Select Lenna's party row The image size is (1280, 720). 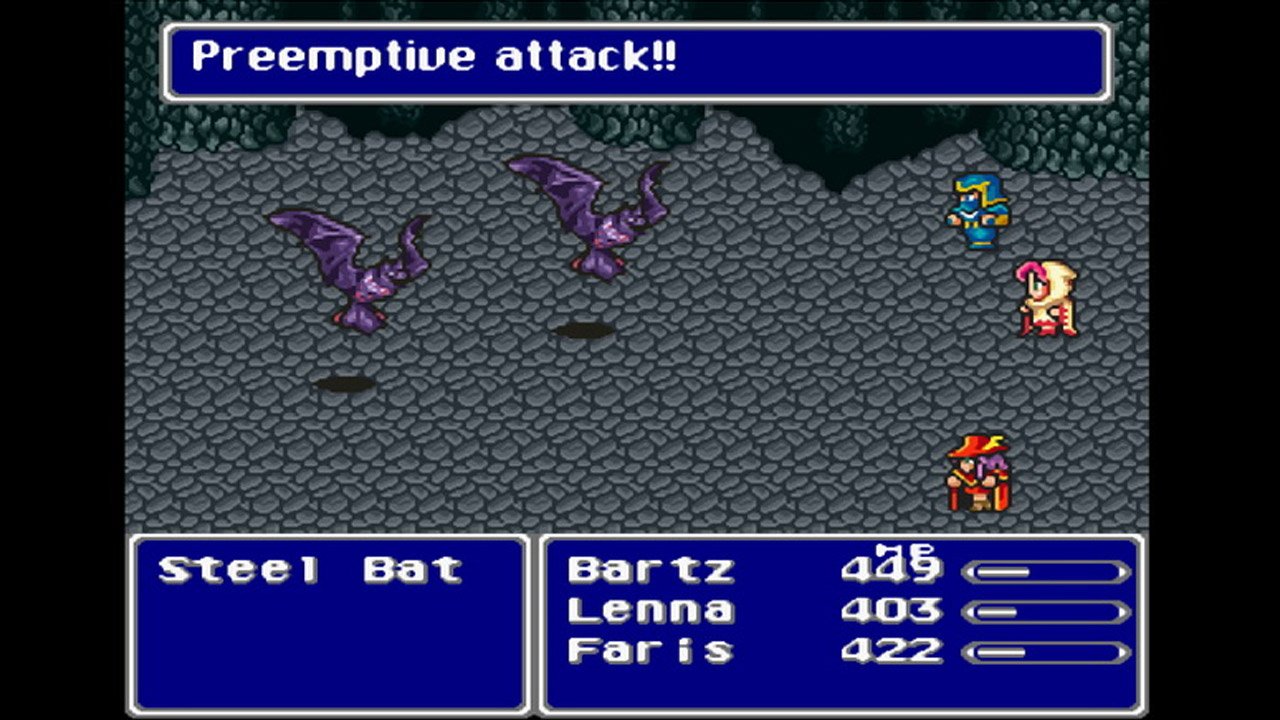[651, 610]
